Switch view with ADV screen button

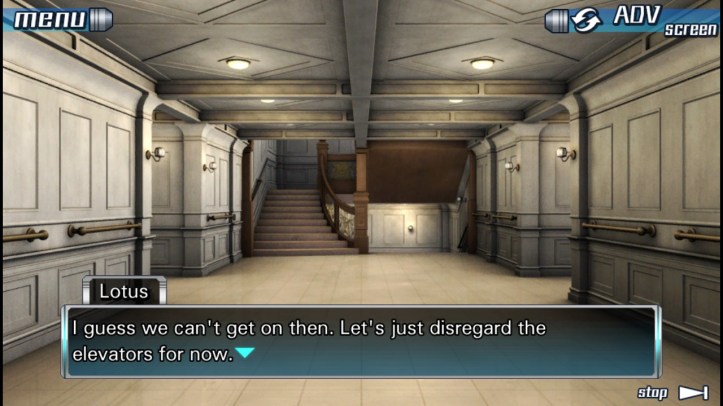coord(634,20)
